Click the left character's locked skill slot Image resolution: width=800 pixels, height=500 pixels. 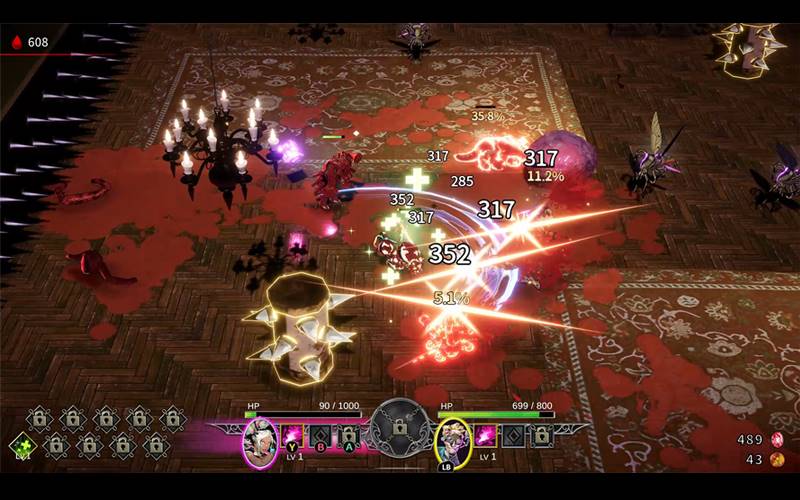pyautogui.click(x=346, y=436)
